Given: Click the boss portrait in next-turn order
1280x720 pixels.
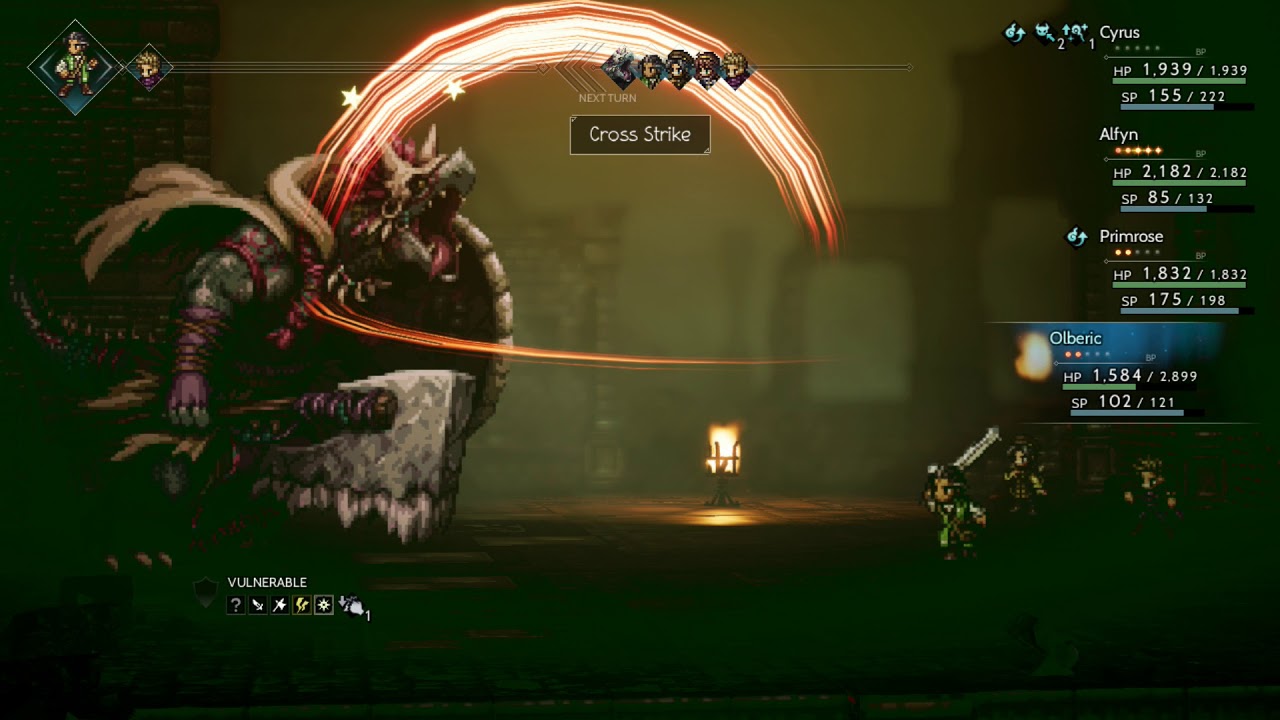Looking at the screenshot, I should tap(620, 68).
